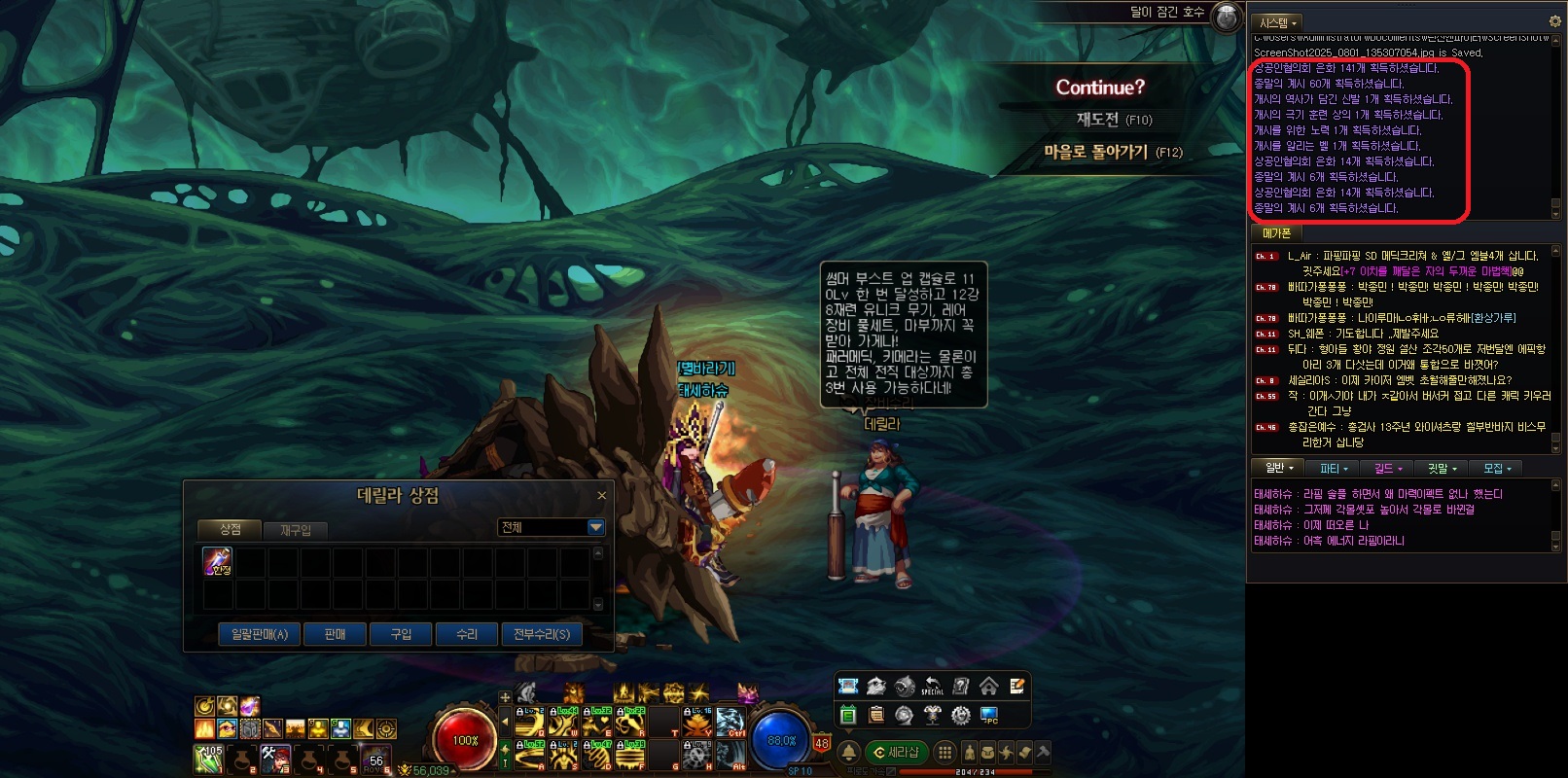1568x778 pixels.
Task: Switch to the 재구입 repurchase tab
Action: [296, 530]
